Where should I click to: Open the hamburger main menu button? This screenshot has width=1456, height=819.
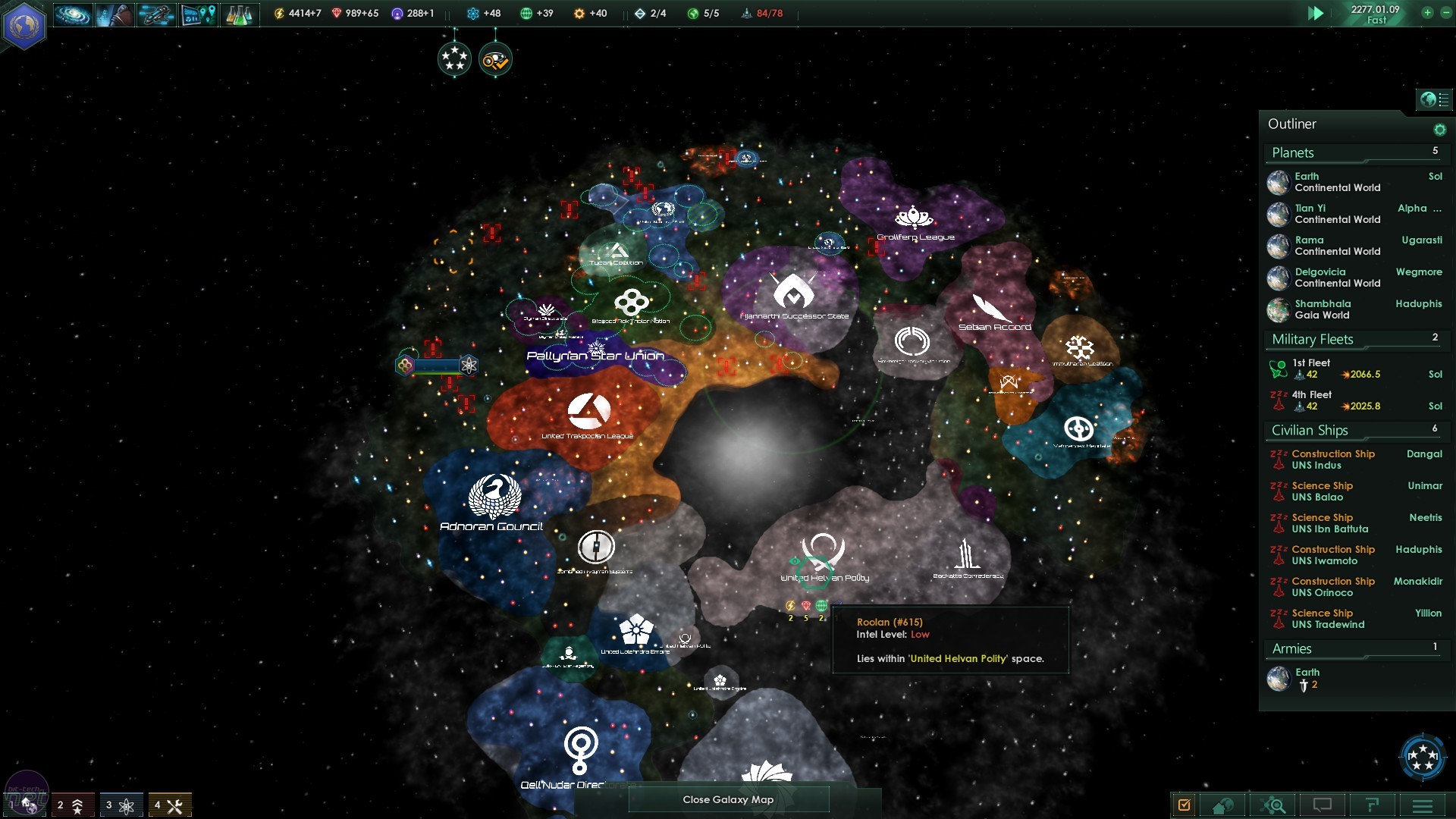1422,805
